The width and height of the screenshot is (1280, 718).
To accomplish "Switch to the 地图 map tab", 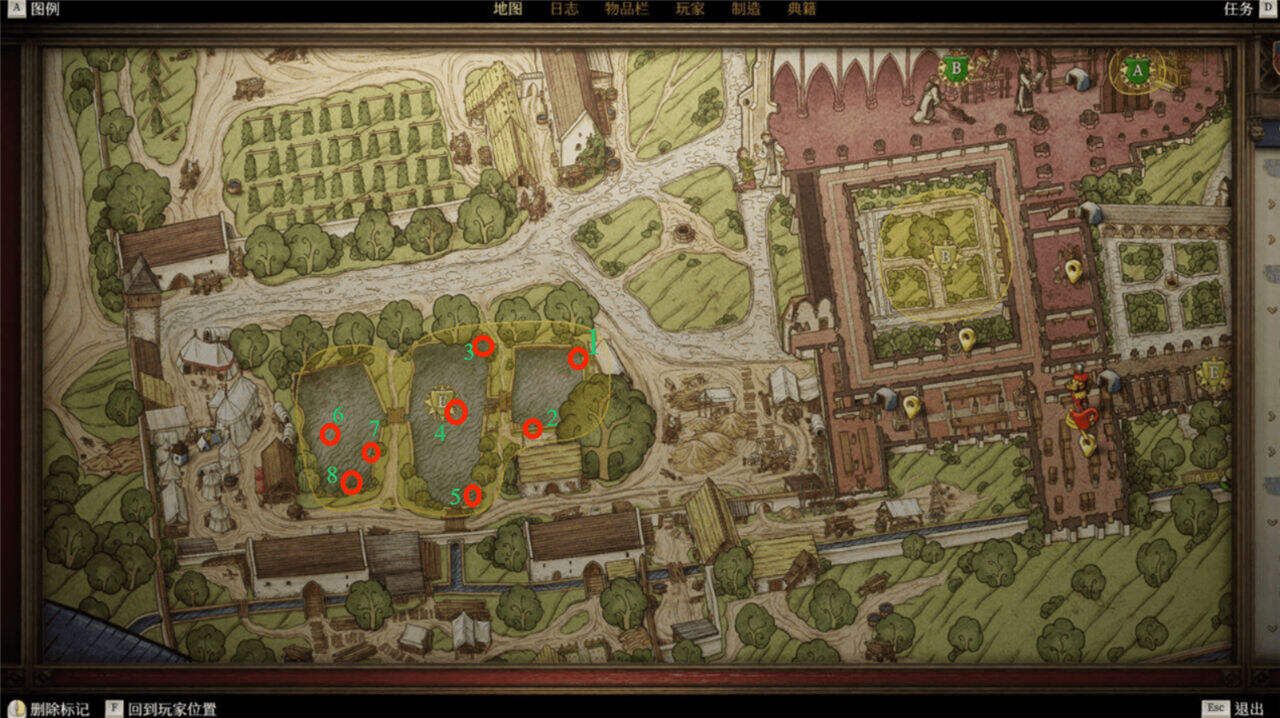I will click(508, 9).
